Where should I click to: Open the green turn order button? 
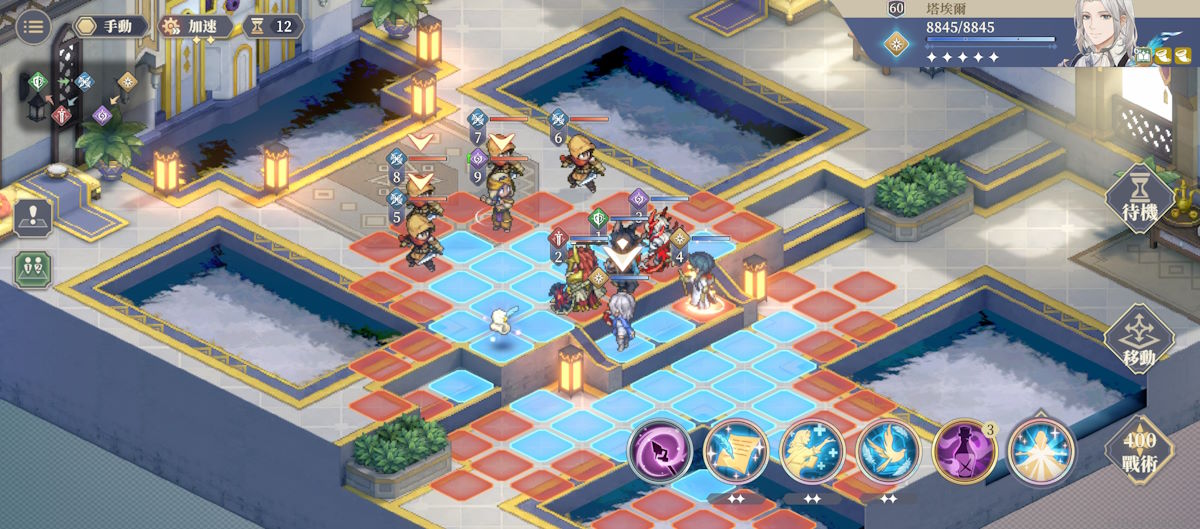click(32, 269)
